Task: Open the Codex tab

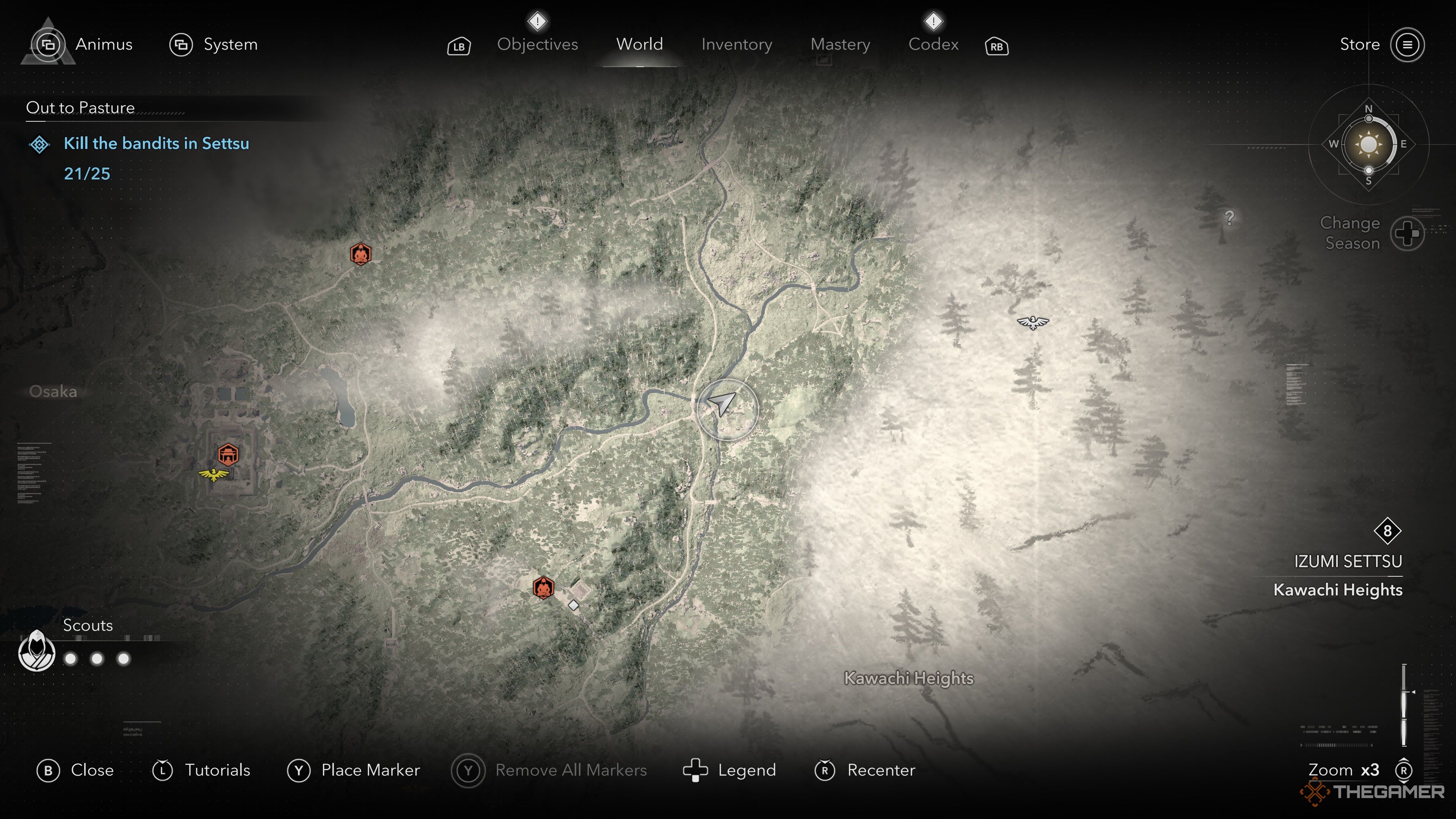Action: pyautogui.click(x=933, y=45)
